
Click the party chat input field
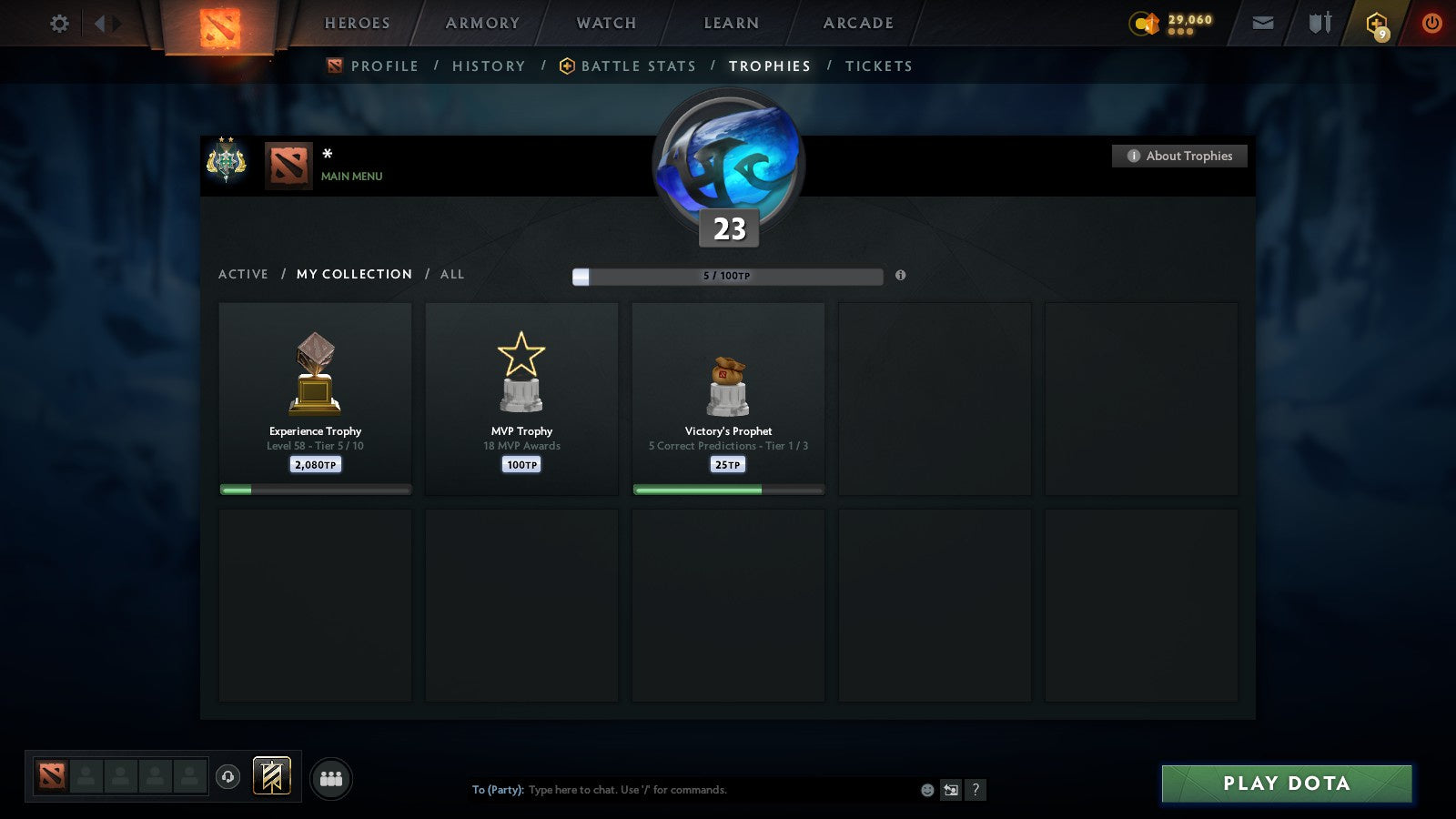[682, 790]
